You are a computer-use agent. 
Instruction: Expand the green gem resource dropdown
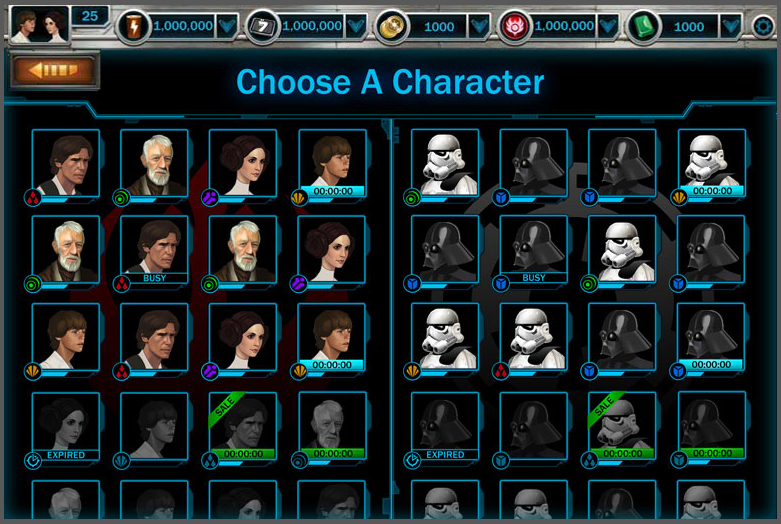(731, 26)
